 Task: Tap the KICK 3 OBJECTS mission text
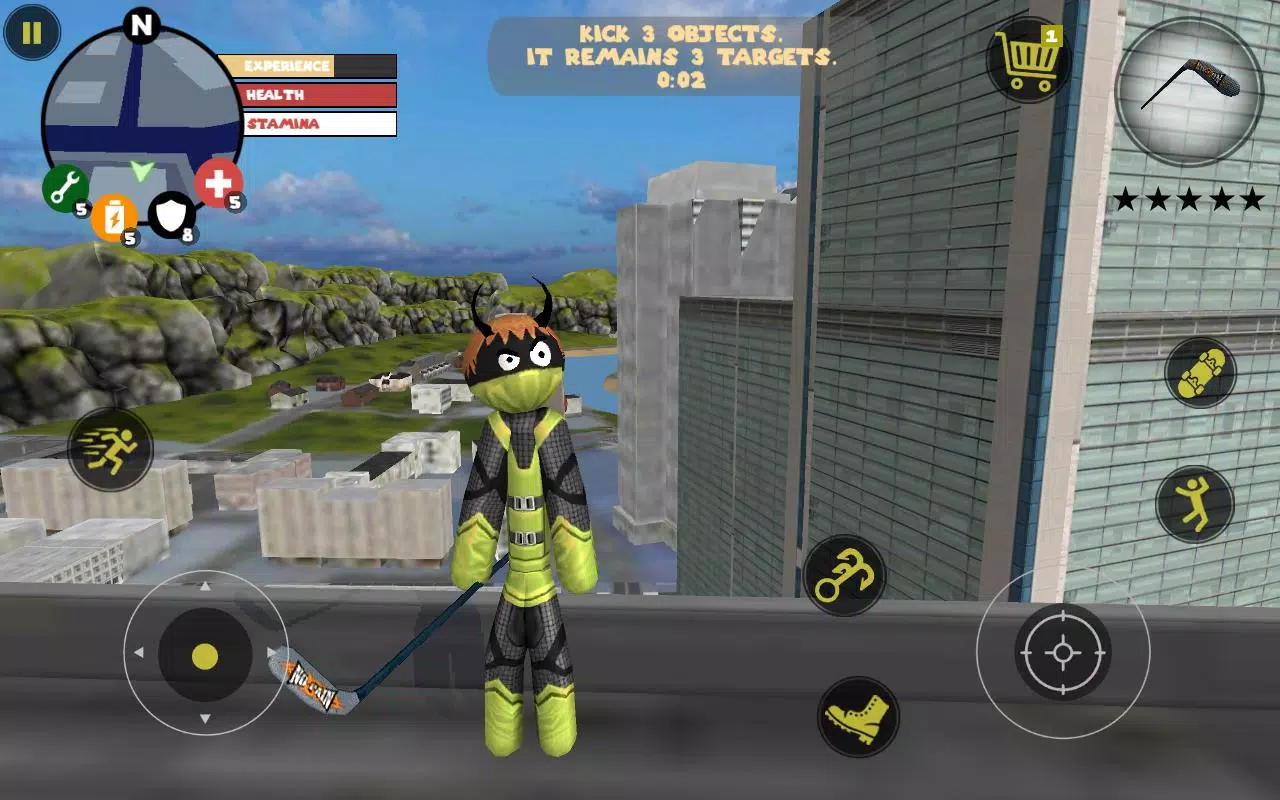683,34
